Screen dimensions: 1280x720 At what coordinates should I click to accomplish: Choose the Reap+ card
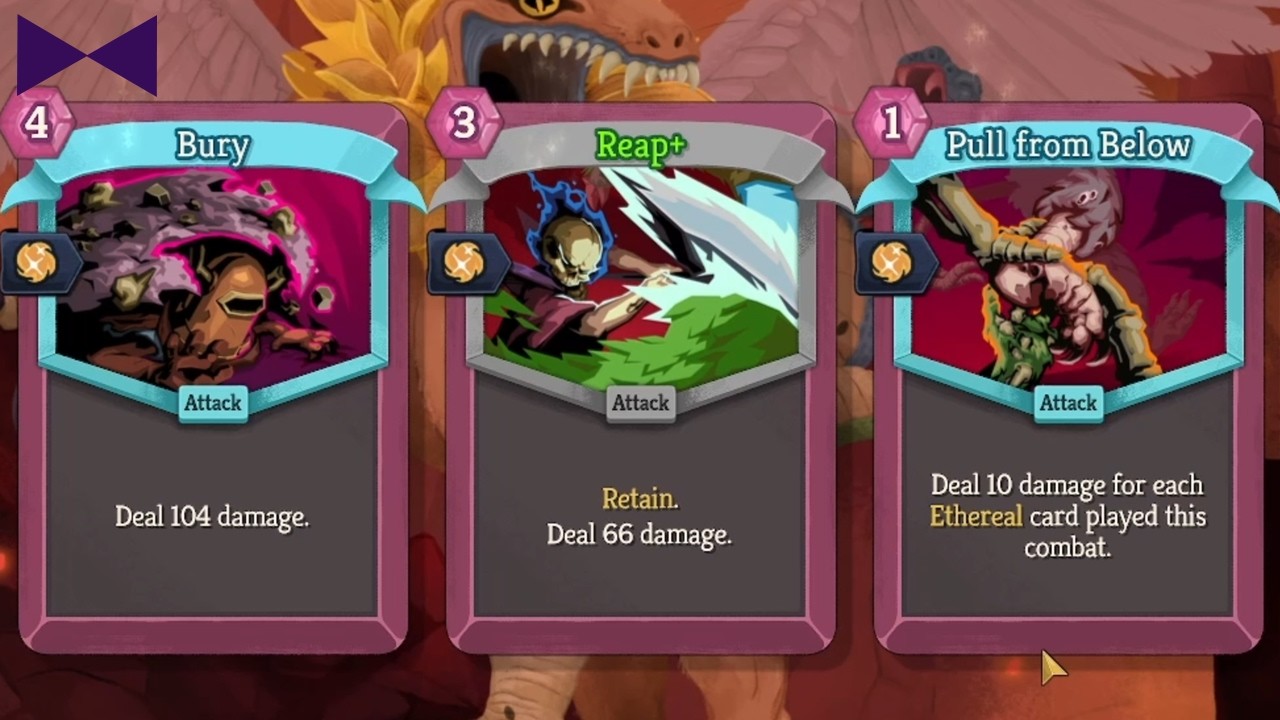pyautogui.click(x=640, y=380)
